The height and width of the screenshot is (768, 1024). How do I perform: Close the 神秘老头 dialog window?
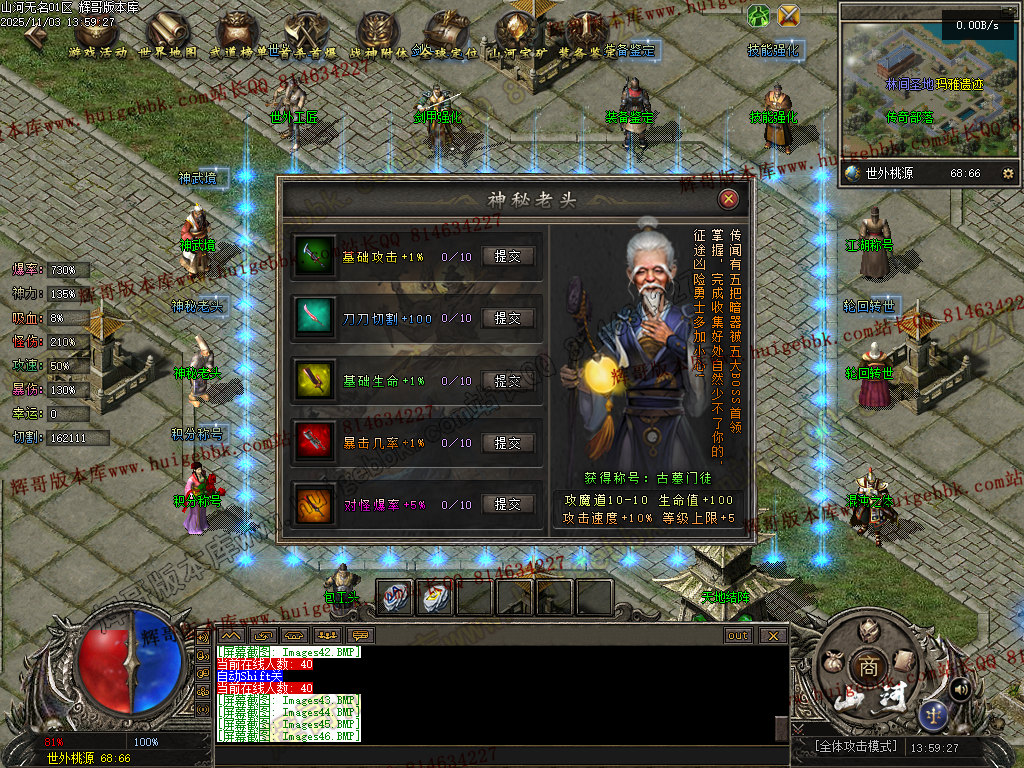point(729,199)
